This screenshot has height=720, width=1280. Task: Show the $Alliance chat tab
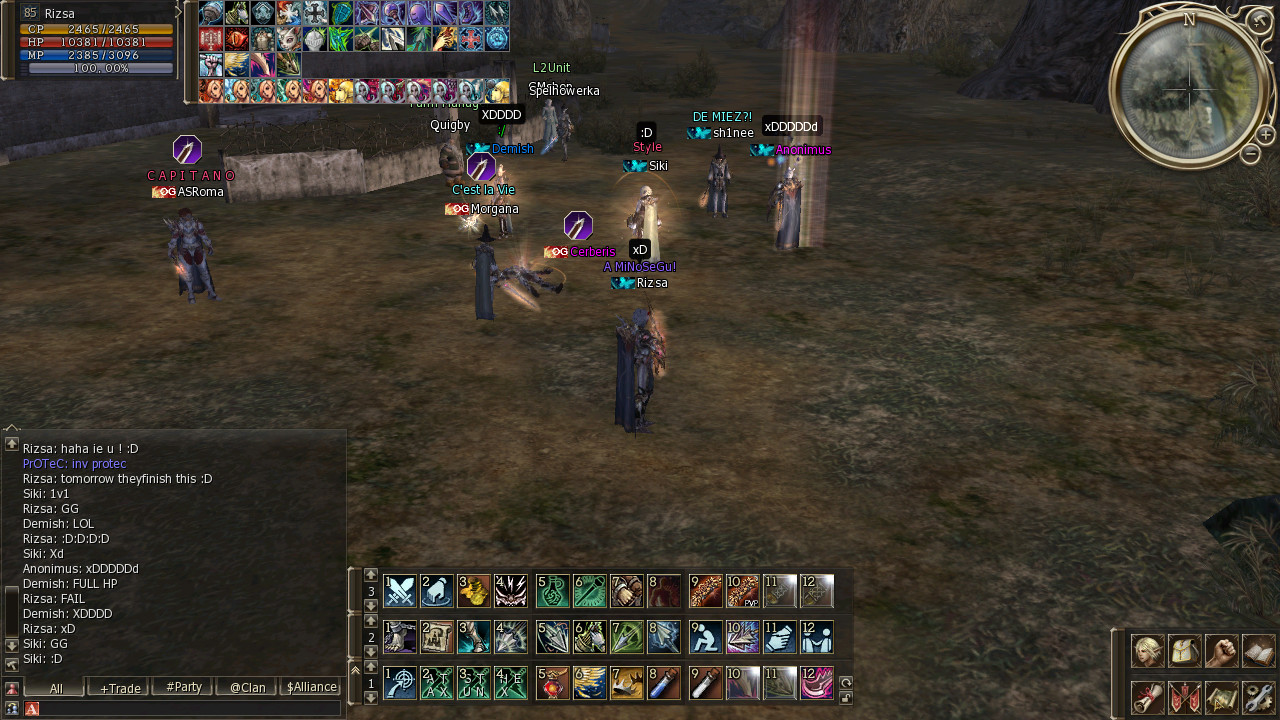coord(311,687)
